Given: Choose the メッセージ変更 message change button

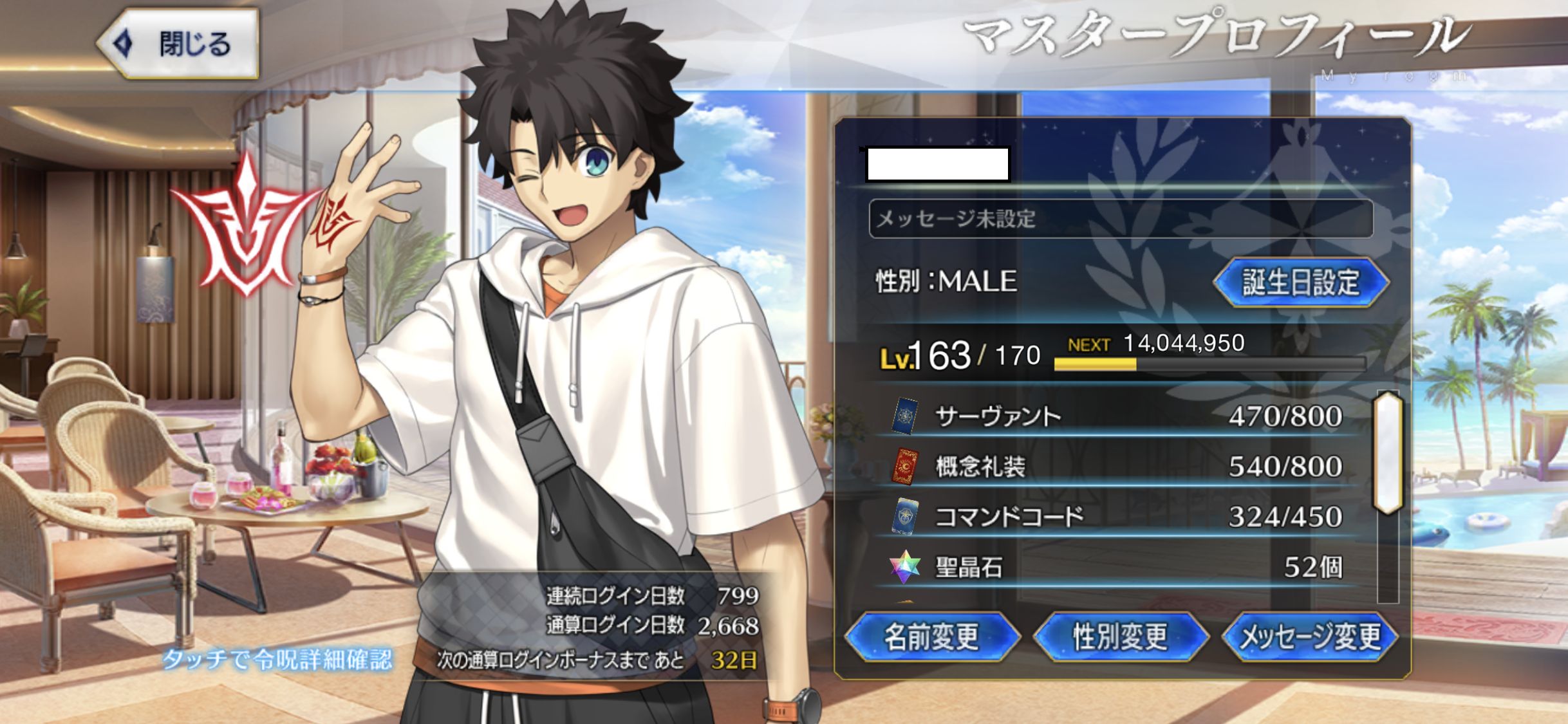Looking at the screenshot, I should click(x=1309, y=636).
